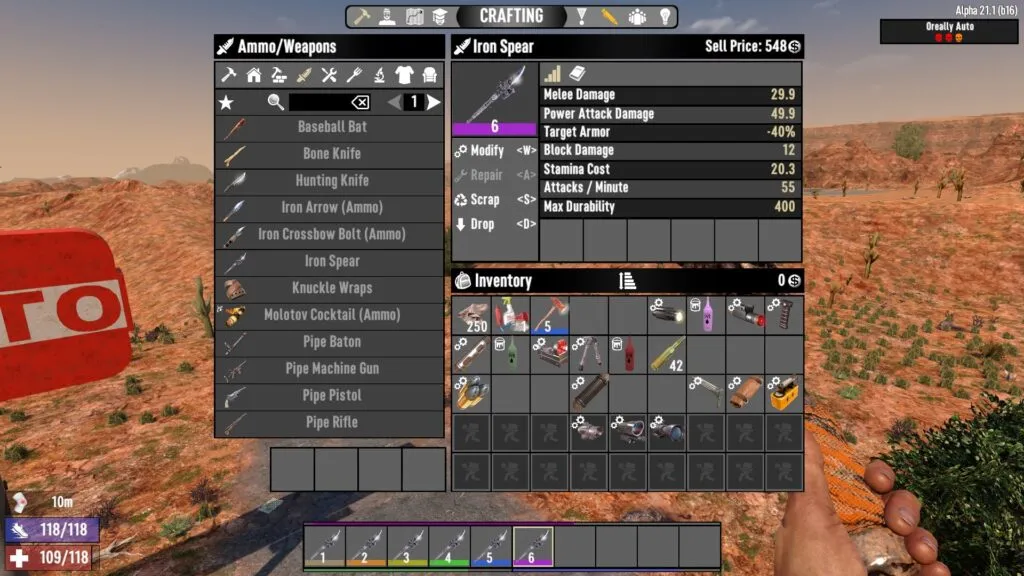Select inventory stack with 42 ammo
This screenshot has width=1024, height=576.
pyautogui.click(x=667, y=354)
